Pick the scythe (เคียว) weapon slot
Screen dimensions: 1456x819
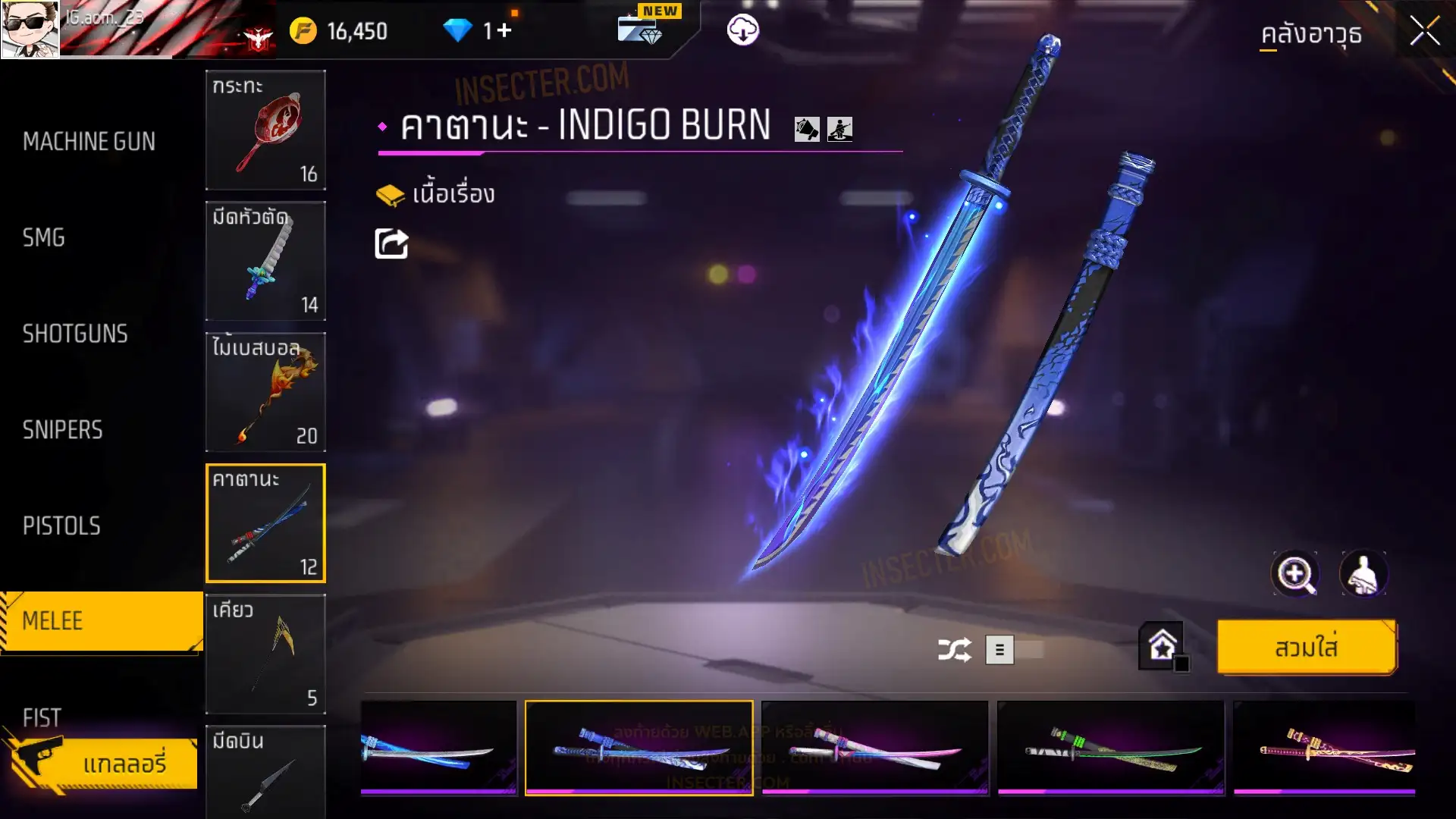click(265, 654)
